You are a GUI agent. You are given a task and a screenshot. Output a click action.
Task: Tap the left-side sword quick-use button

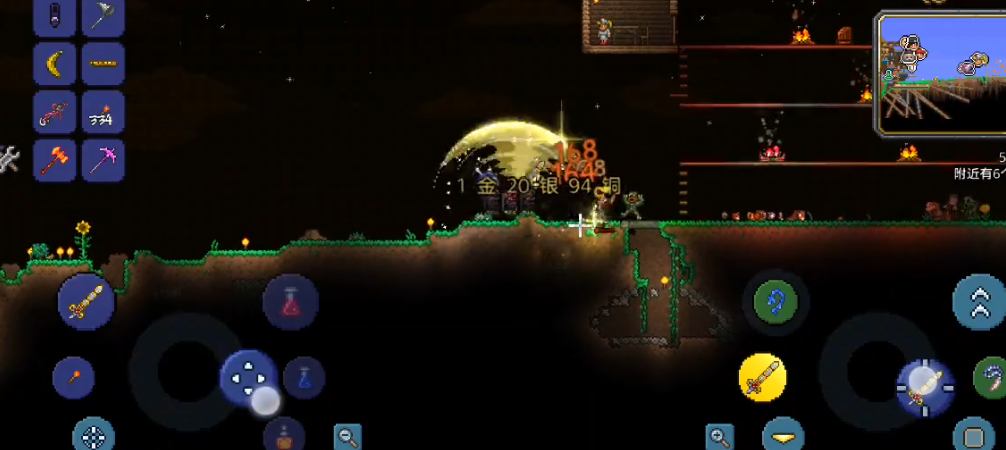pos(85,301)
